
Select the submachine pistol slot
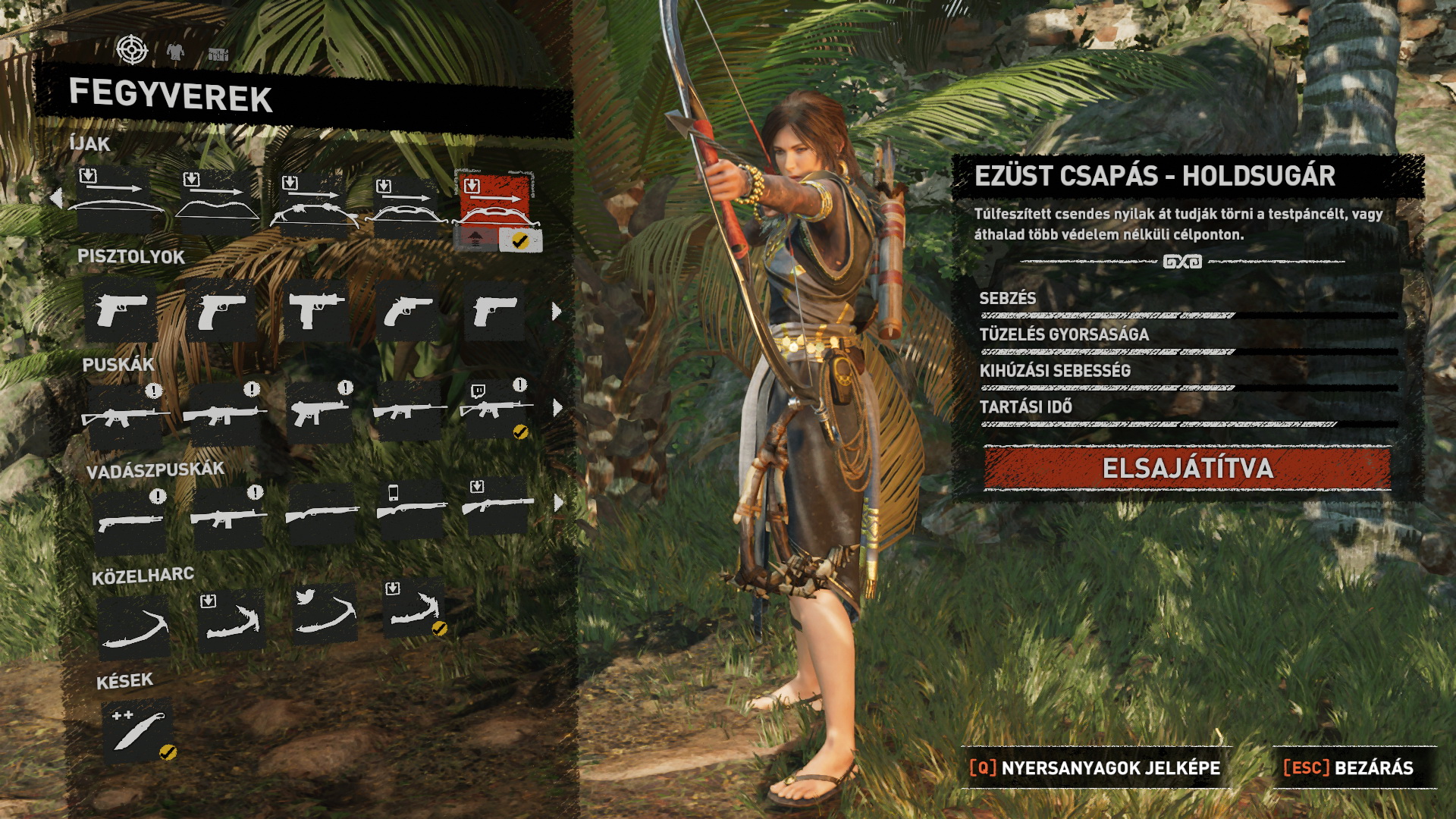[x=316, y=311]
